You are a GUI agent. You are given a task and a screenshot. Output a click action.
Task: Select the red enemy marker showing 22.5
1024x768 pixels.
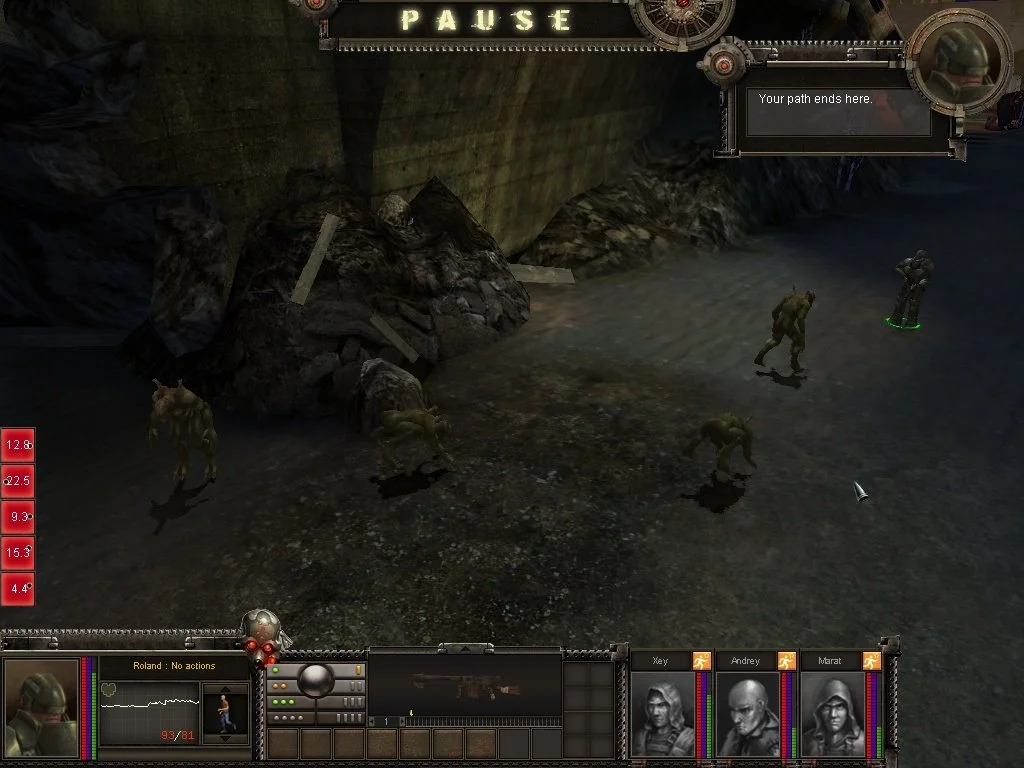coord(18,482)
